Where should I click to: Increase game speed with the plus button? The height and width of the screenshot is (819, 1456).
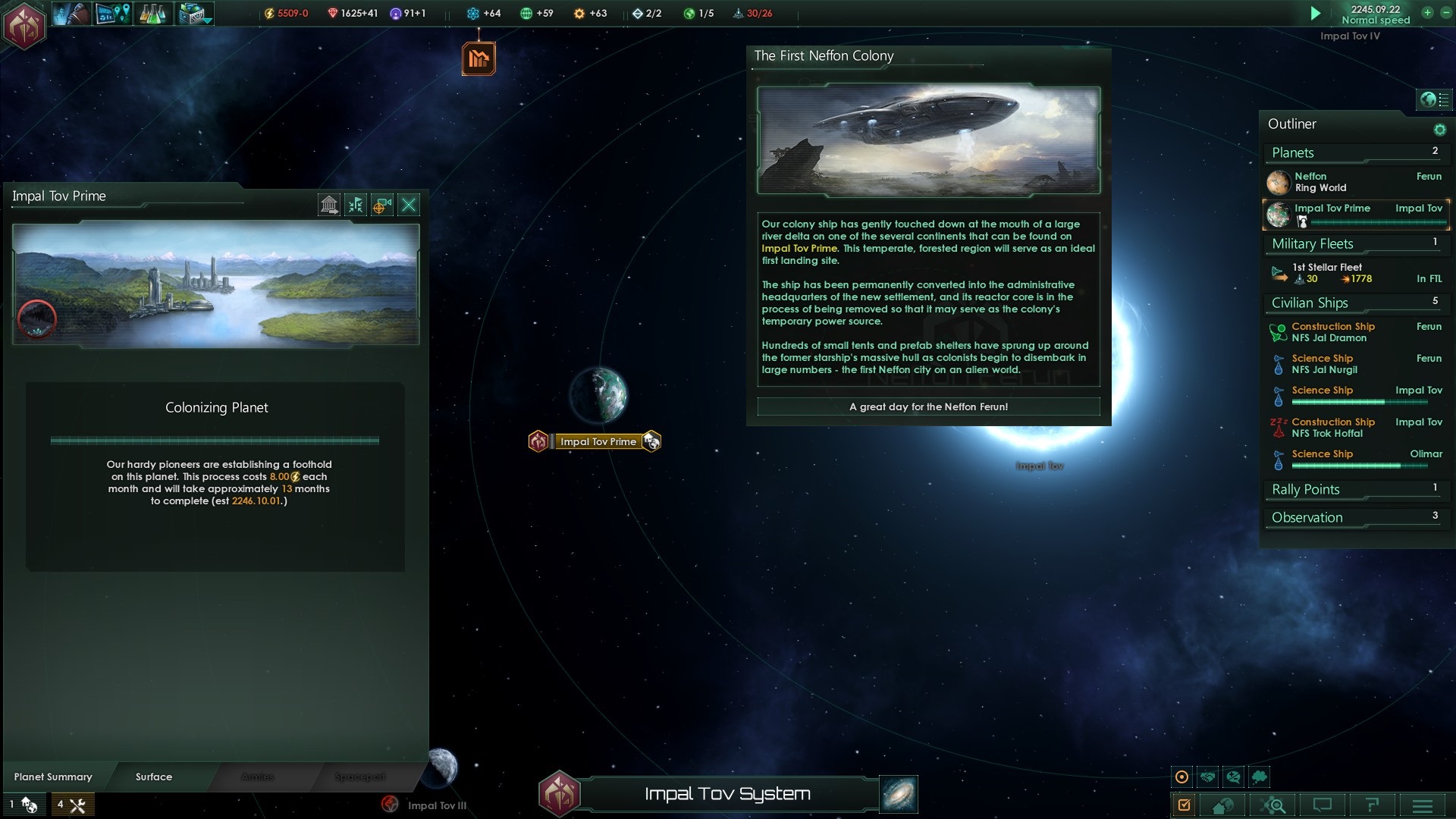pyautogui.click(x=1427, y=13)
